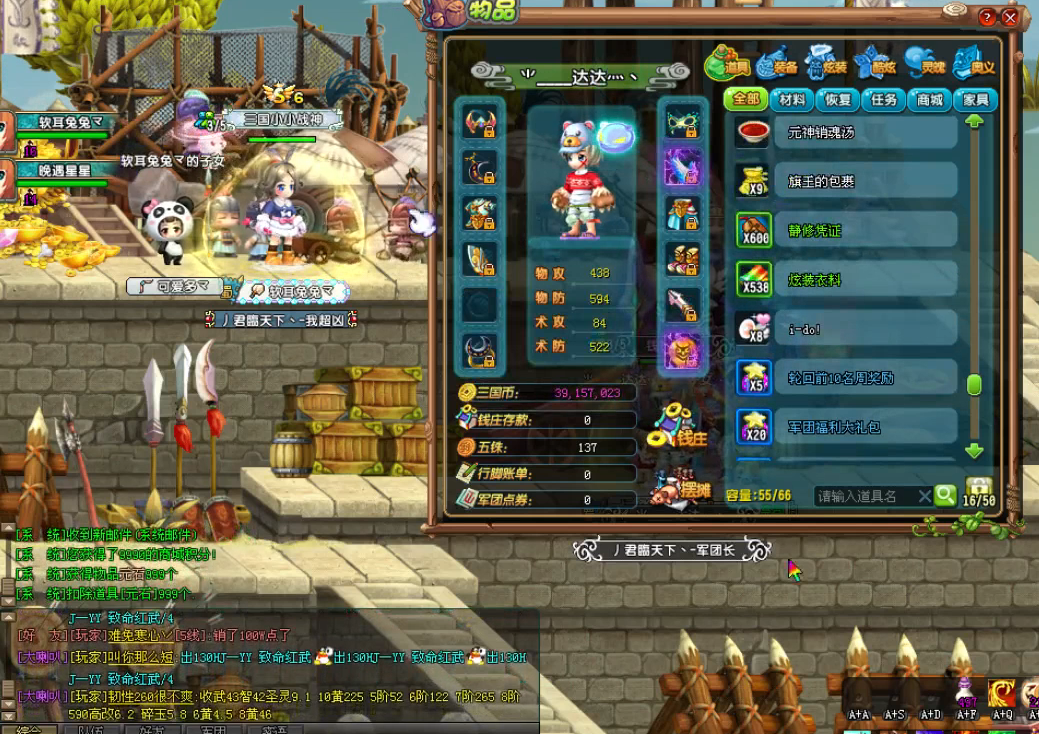Screen dimensions: 1039x734
Task: Select the 灵魂 soul tab
Action: (925, 65)
